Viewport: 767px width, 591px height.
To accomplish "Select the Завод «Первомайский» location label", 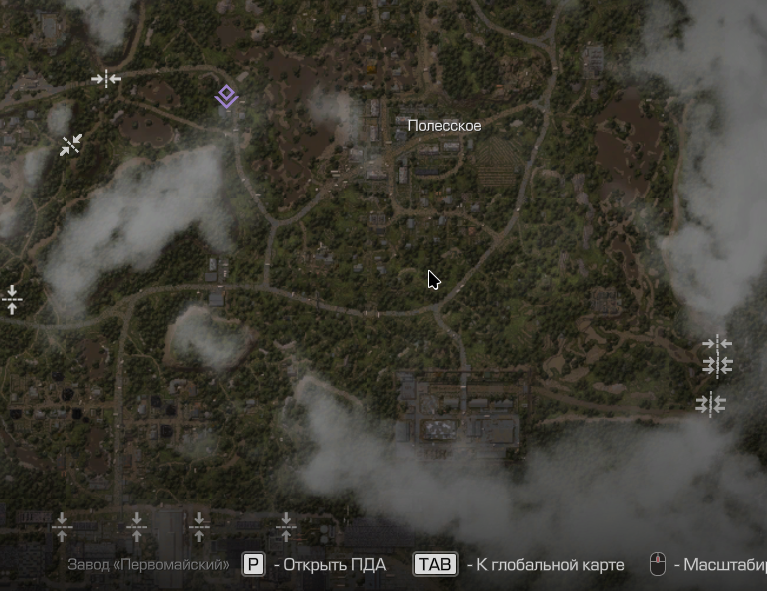I will pyautogui.click(x=148, y=565).
